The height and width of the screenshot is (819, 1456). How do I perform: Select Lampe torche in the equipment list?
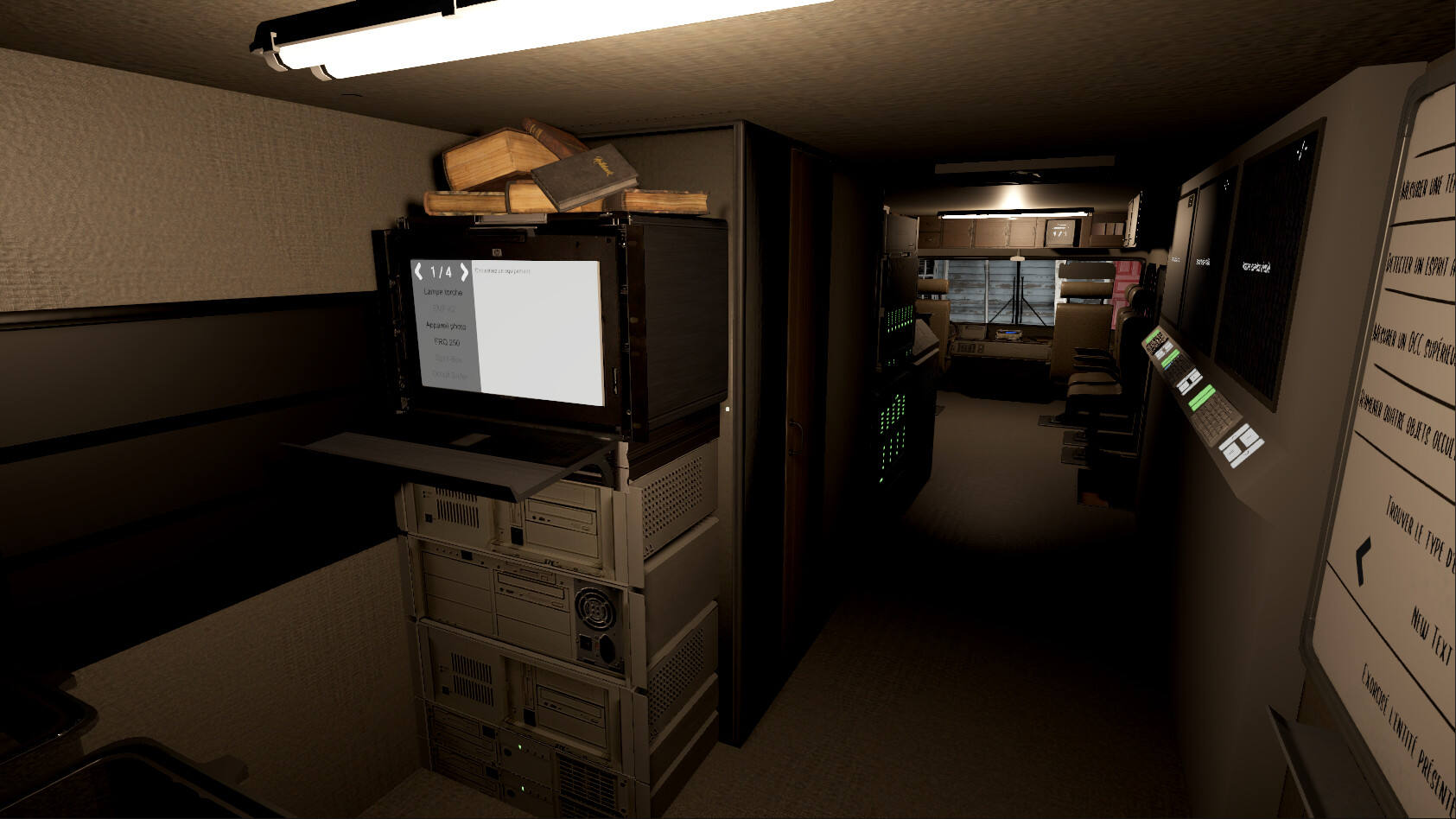pos(443,293)
